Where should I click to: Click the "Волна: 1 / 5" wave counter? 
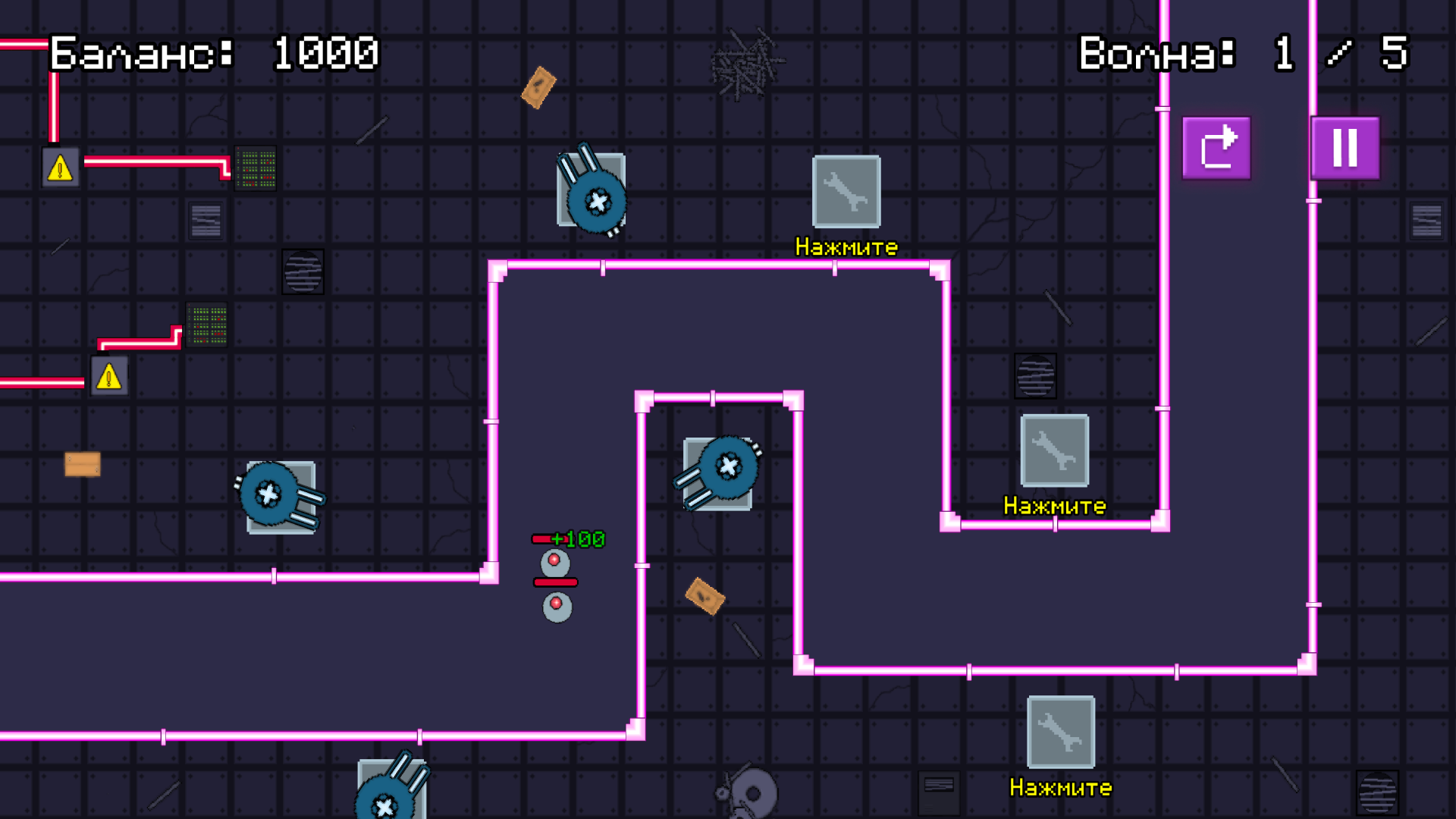pos(1242,54)
